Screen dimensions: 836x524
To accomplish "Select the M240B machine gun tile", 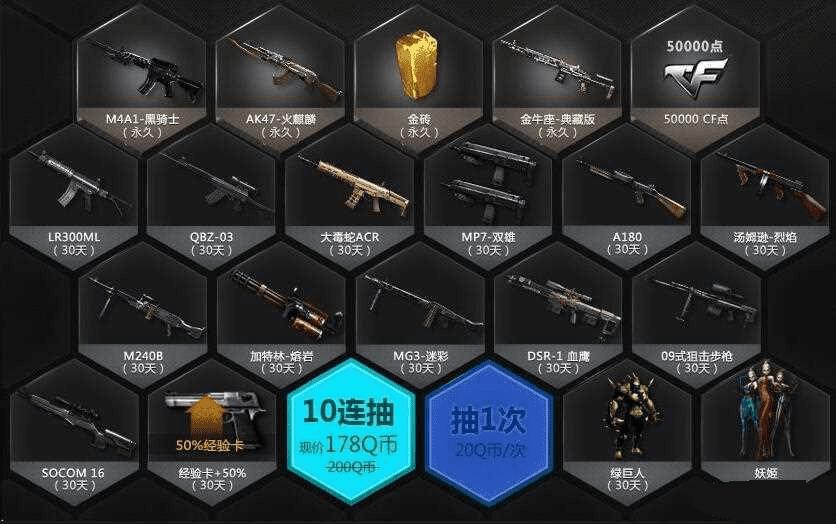I will pos(141,312).
